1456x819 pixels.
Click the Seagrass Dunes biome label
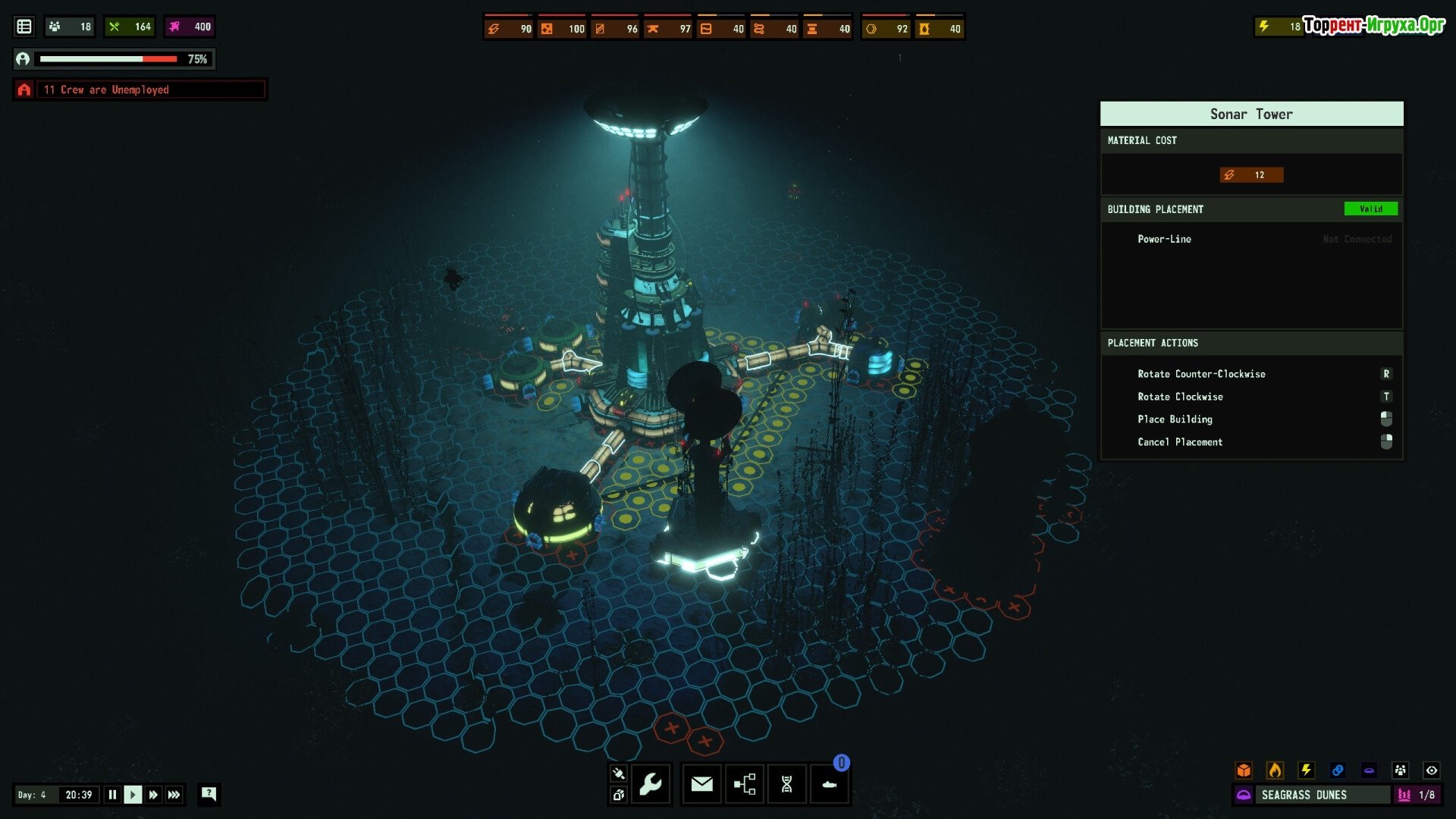pyautogui.click(x=1304, y=795)
